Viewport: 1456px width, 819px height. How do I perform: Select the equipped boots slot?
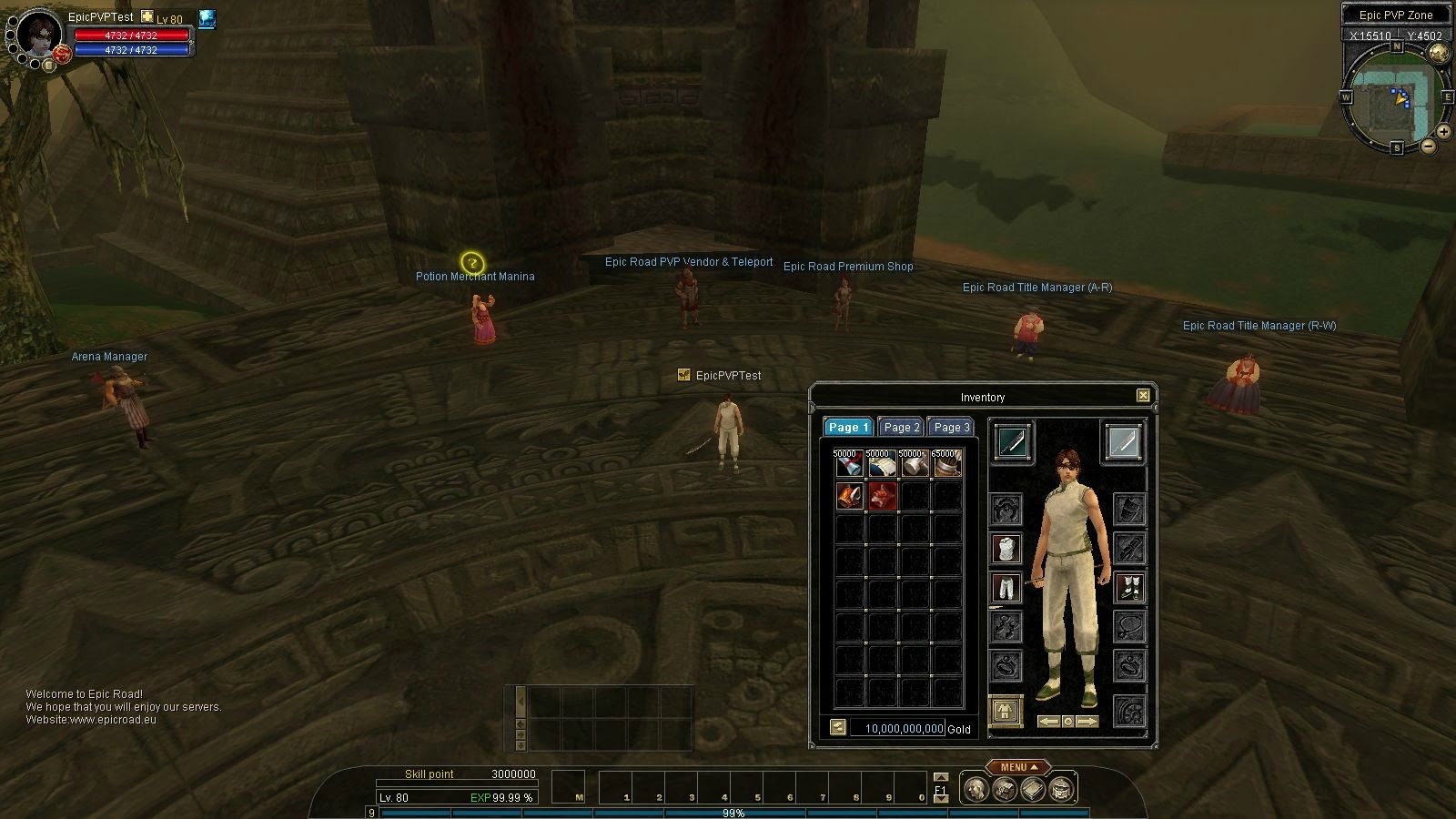1129,588
